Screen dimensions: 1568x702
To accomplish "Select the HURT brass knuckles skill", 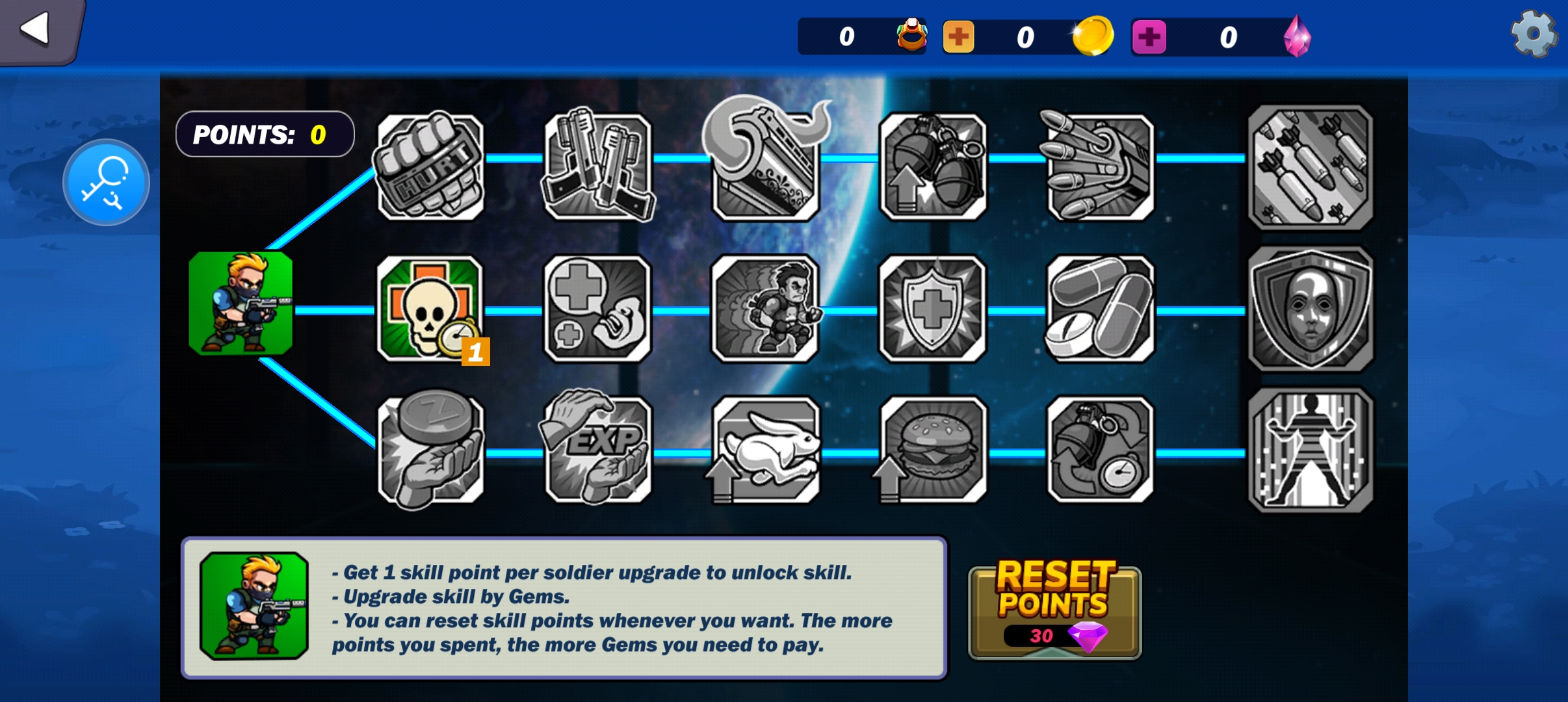I will (x=430, y=167).
